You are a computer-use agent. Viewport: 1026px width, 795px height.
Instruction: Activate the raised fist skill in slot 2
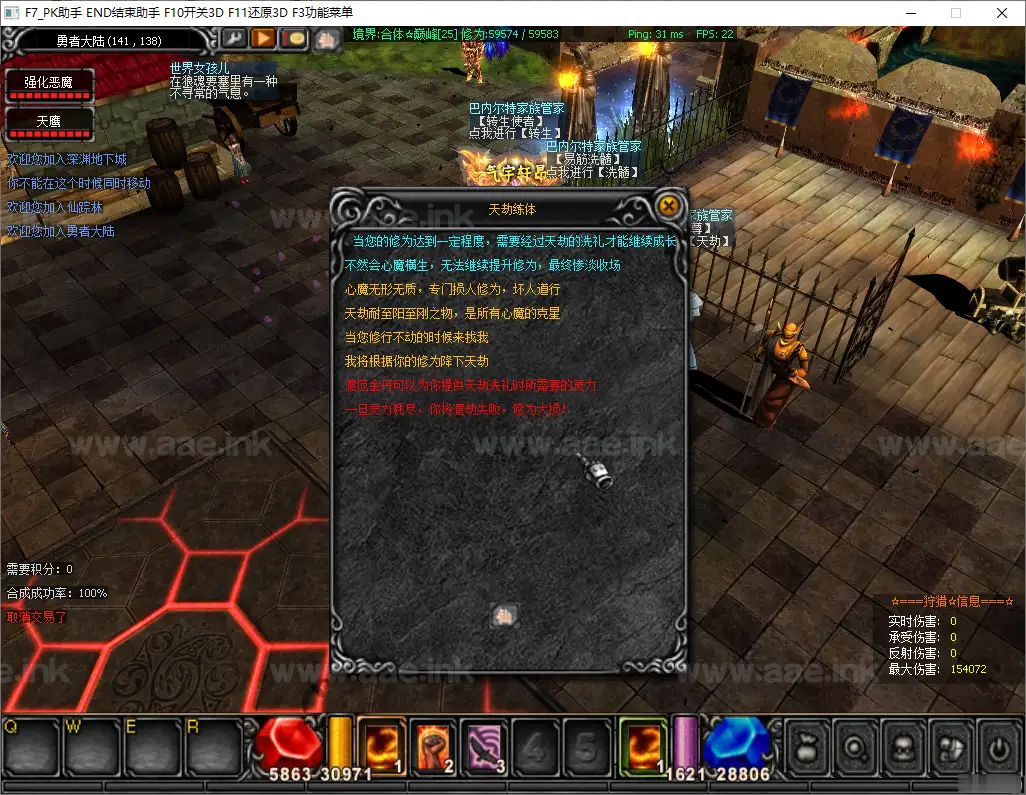tap(432, 746)
